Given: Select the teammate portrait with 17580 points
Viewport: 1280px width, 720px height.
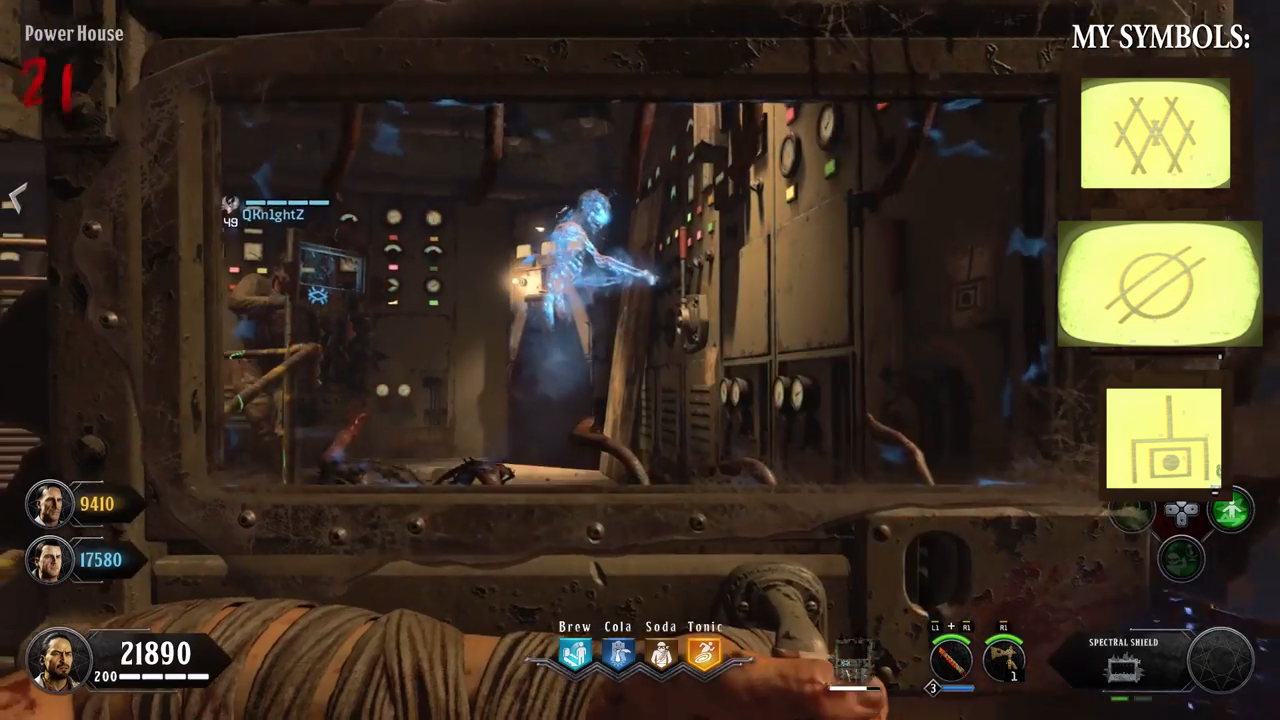Looking at the screenshot, I should 48,560.
